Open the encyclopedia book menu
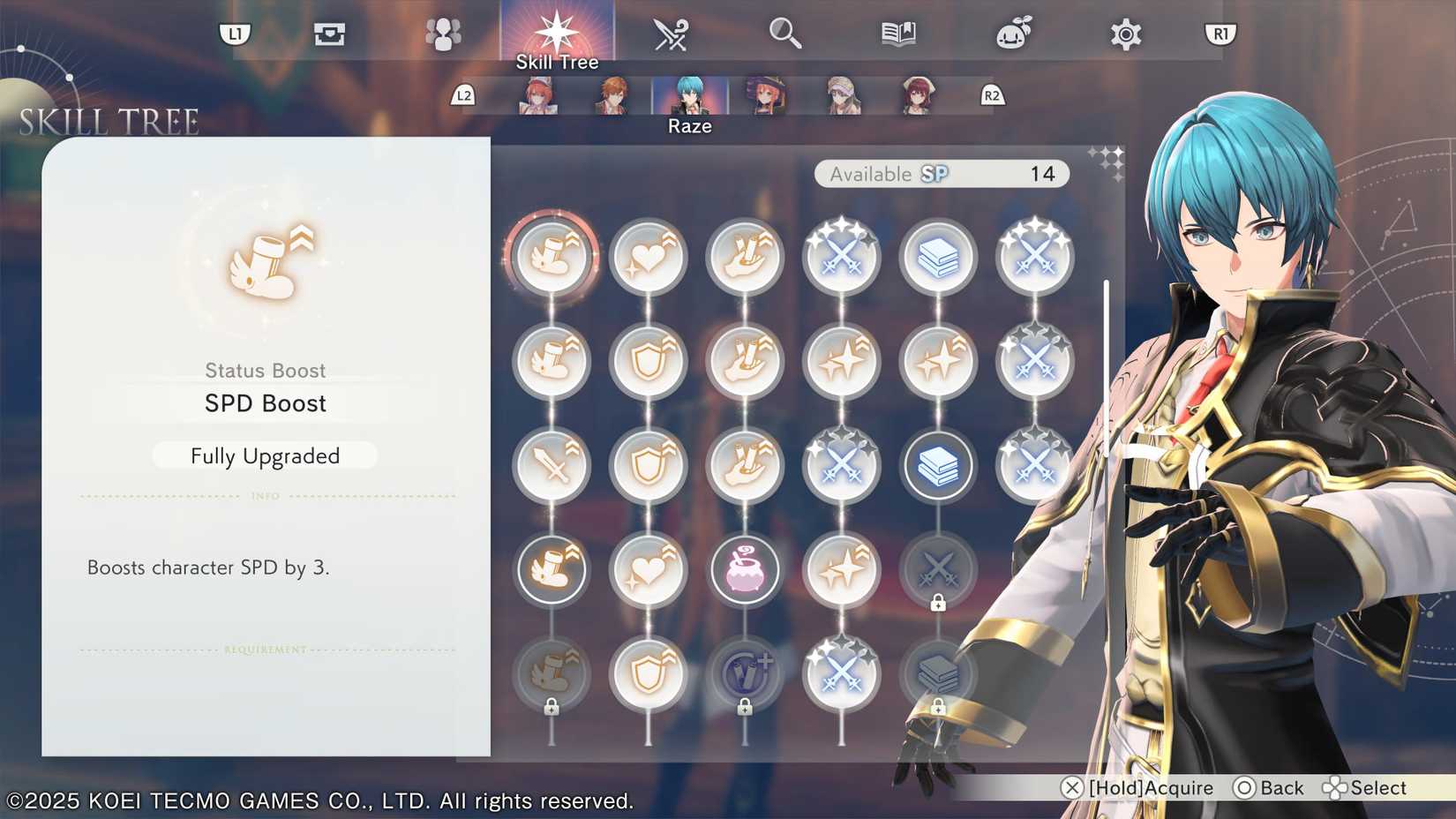Image resolution: width=1456 pixels, height=819 pixels. click(x=897, y=34)
